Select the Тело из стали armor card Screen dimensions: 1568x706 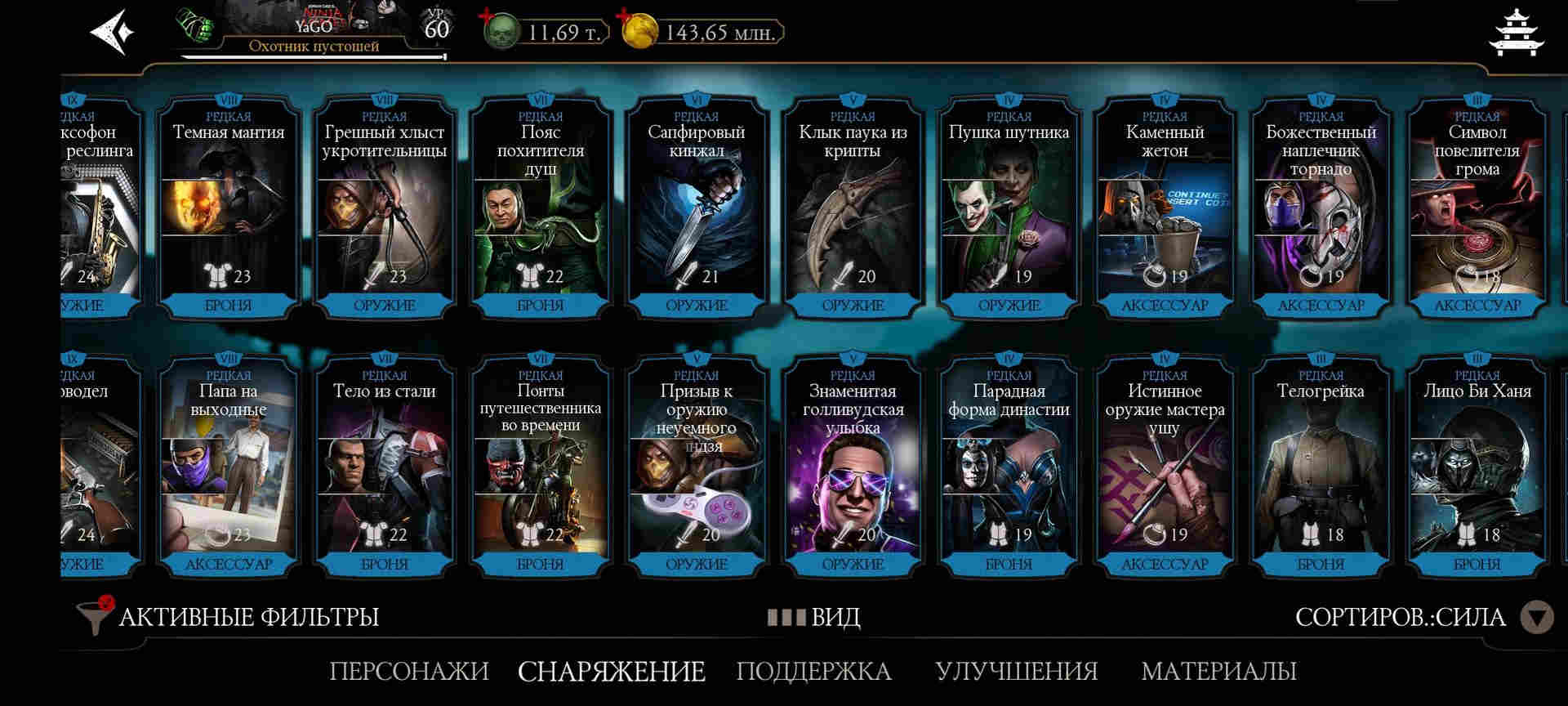(385, 467)
